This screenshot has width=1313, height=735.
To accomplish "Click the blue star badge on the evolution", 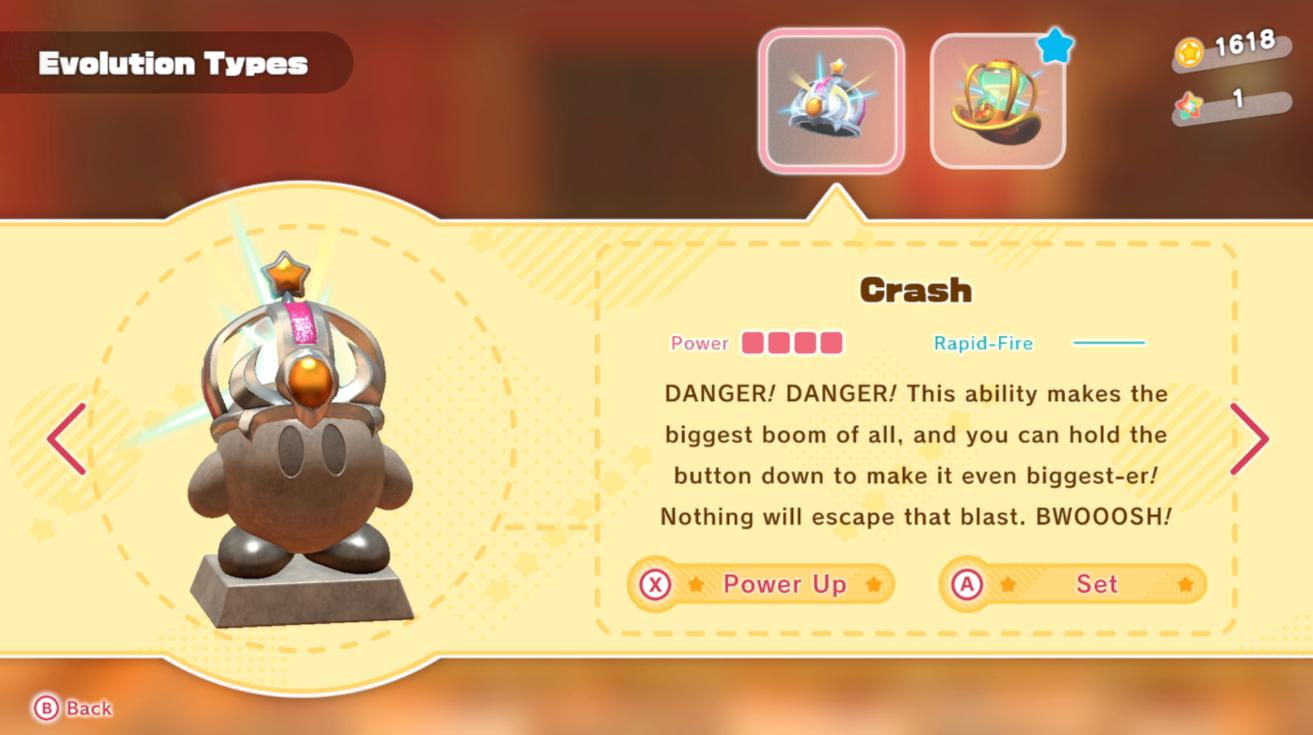I will click(1056, 43).
